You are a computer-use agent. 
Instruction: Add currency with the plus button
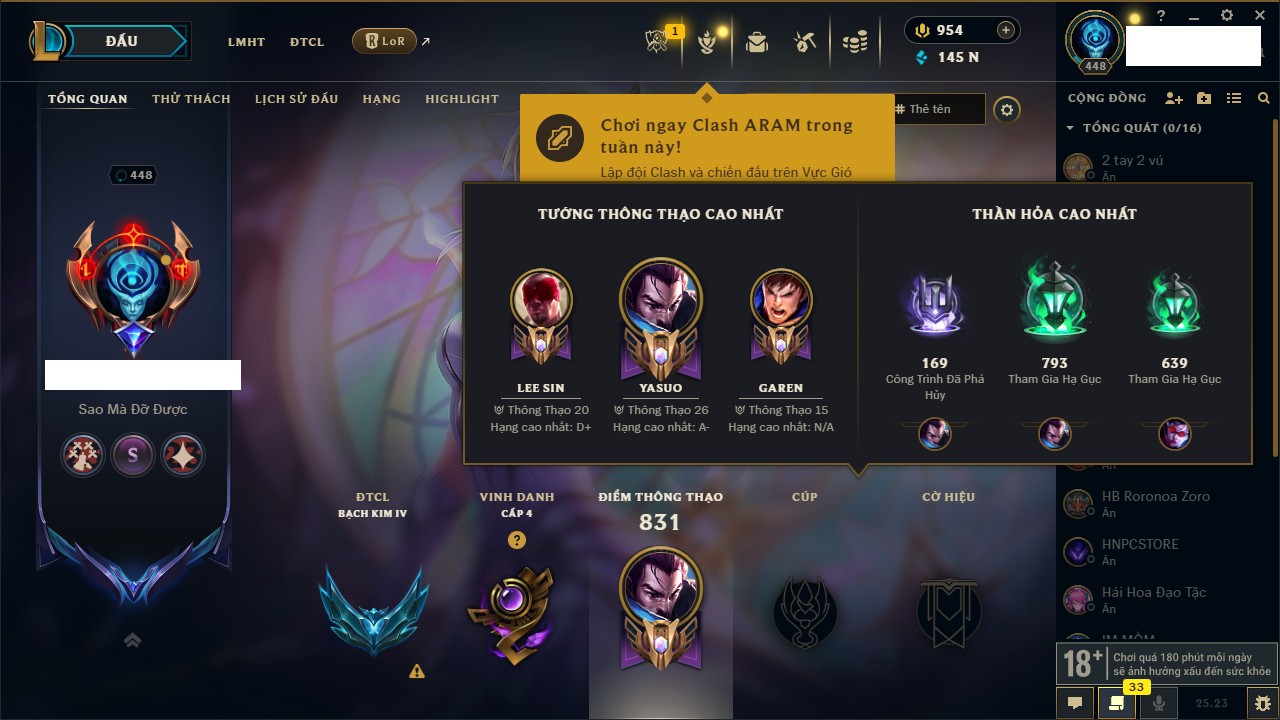coord(1006,30)
